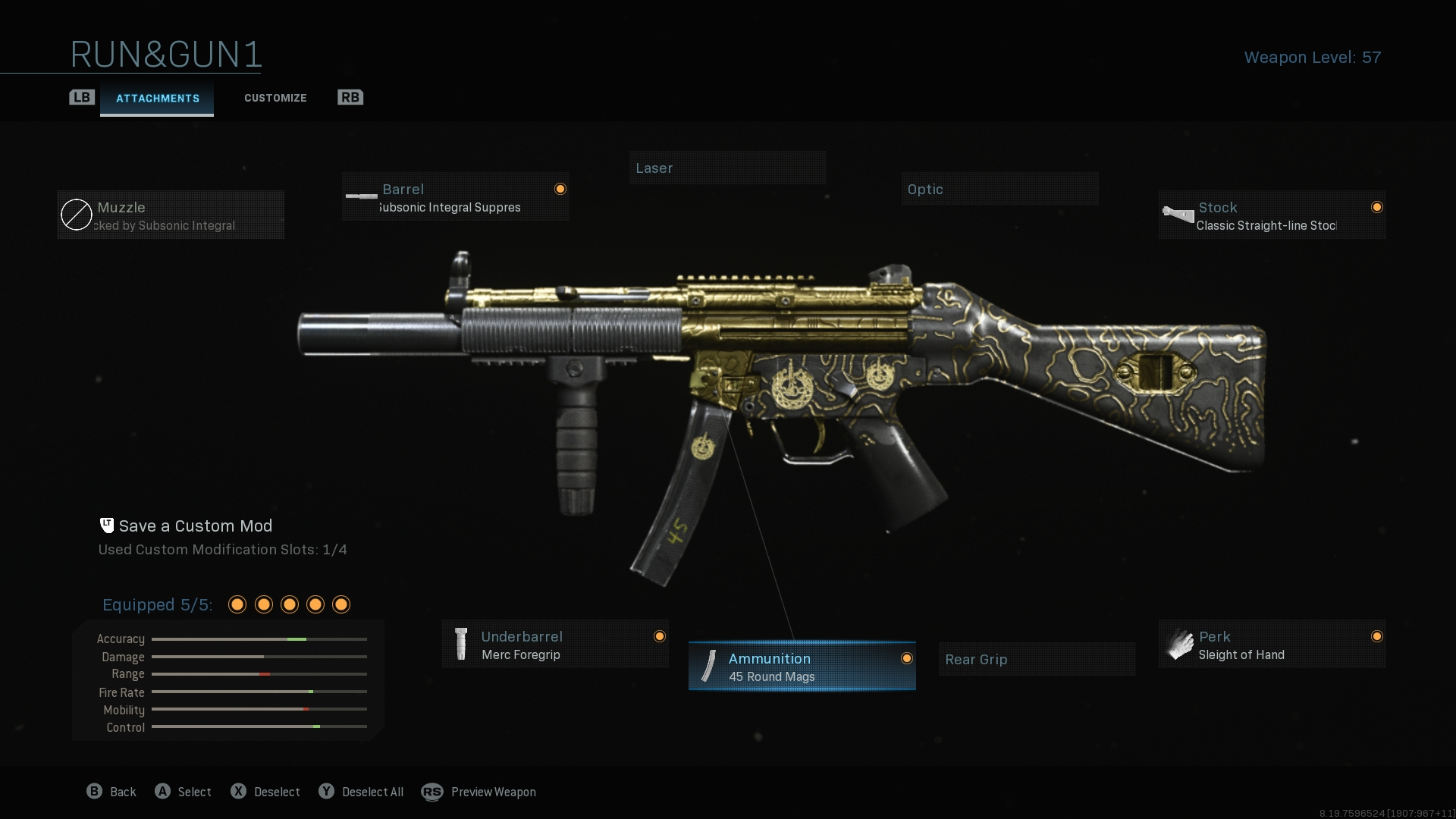Click the first orange dot next to Equipped 5/5
1456x819 pixels.
237,604
